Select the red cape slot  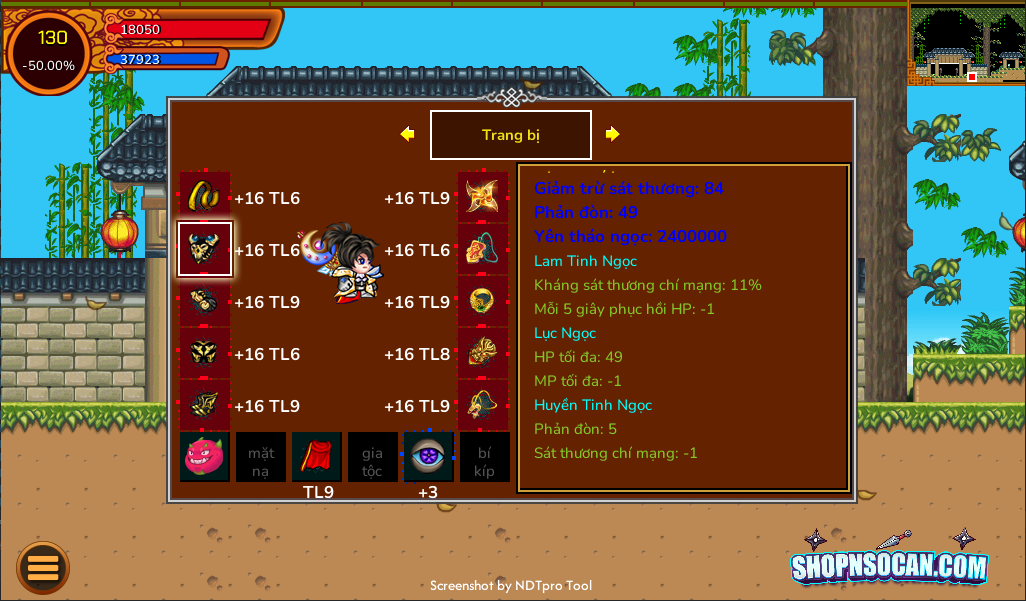click(x=317, y=456)
